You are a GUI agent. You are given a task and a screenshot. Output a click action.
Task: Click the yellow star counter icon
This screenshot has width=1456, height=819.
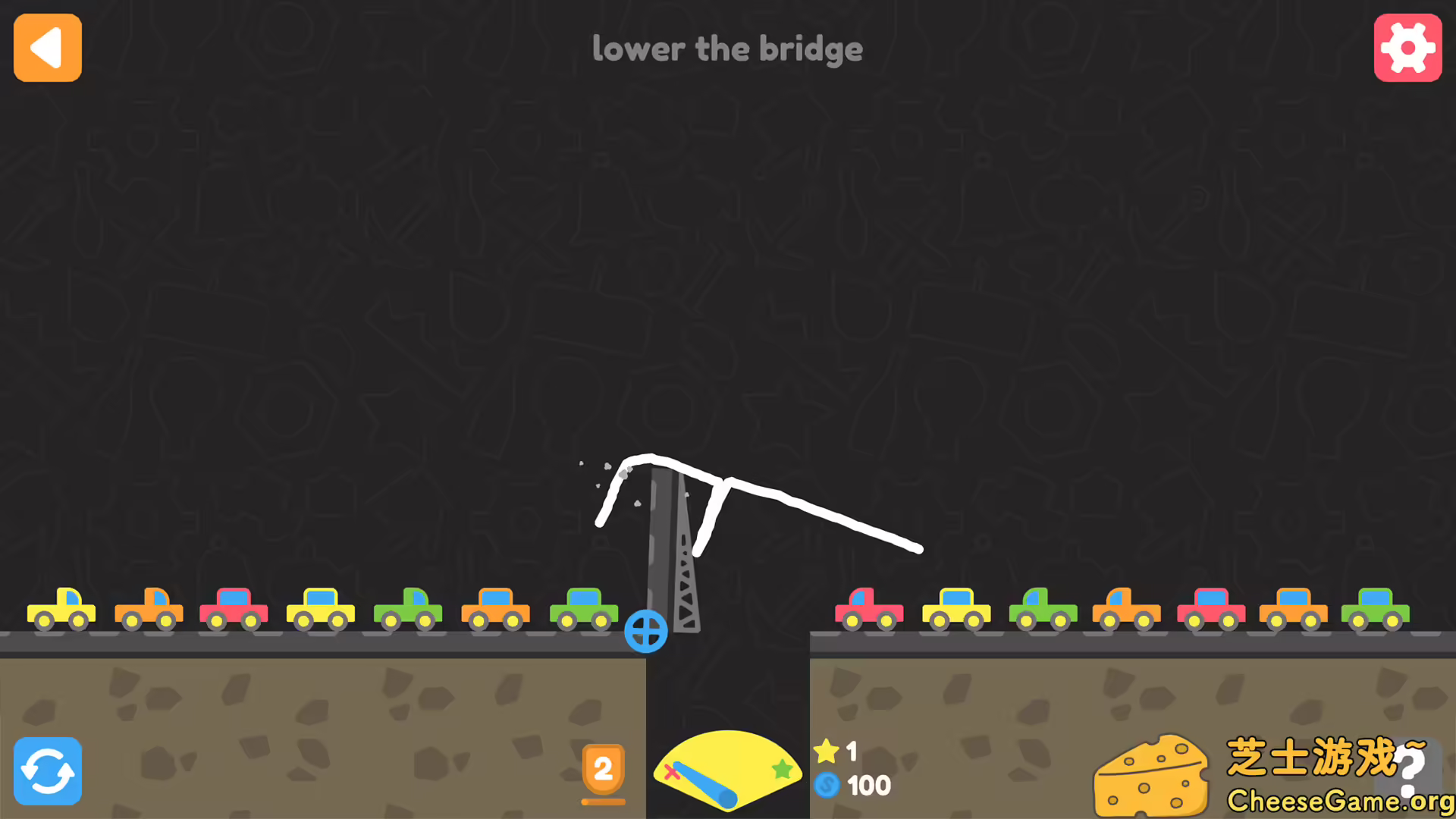pyautogui.click(x=827, y=752)
